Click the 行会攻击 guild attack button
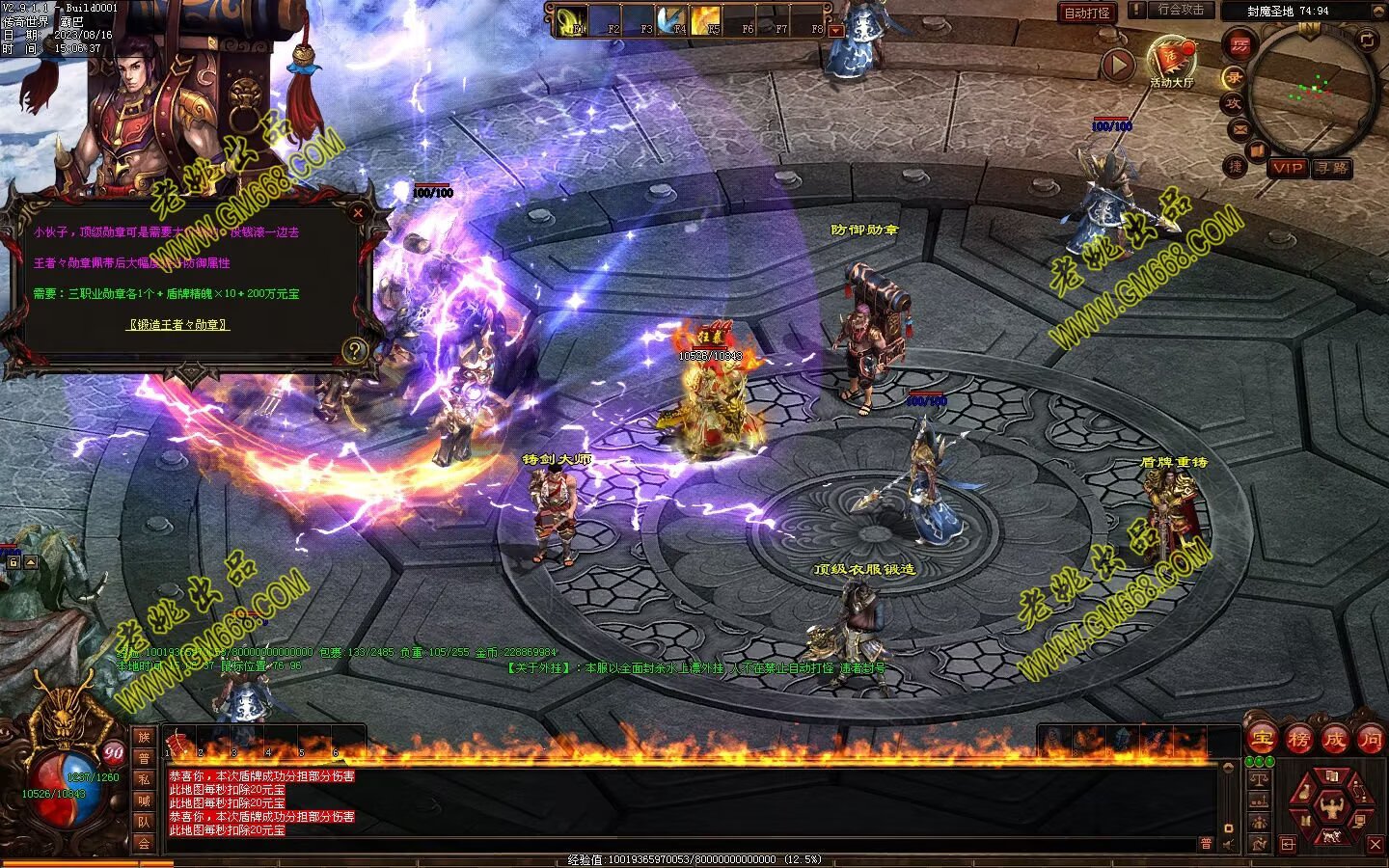Image resolution: width=1389 pixels, height=868 pixels. tap(1180, 10)
